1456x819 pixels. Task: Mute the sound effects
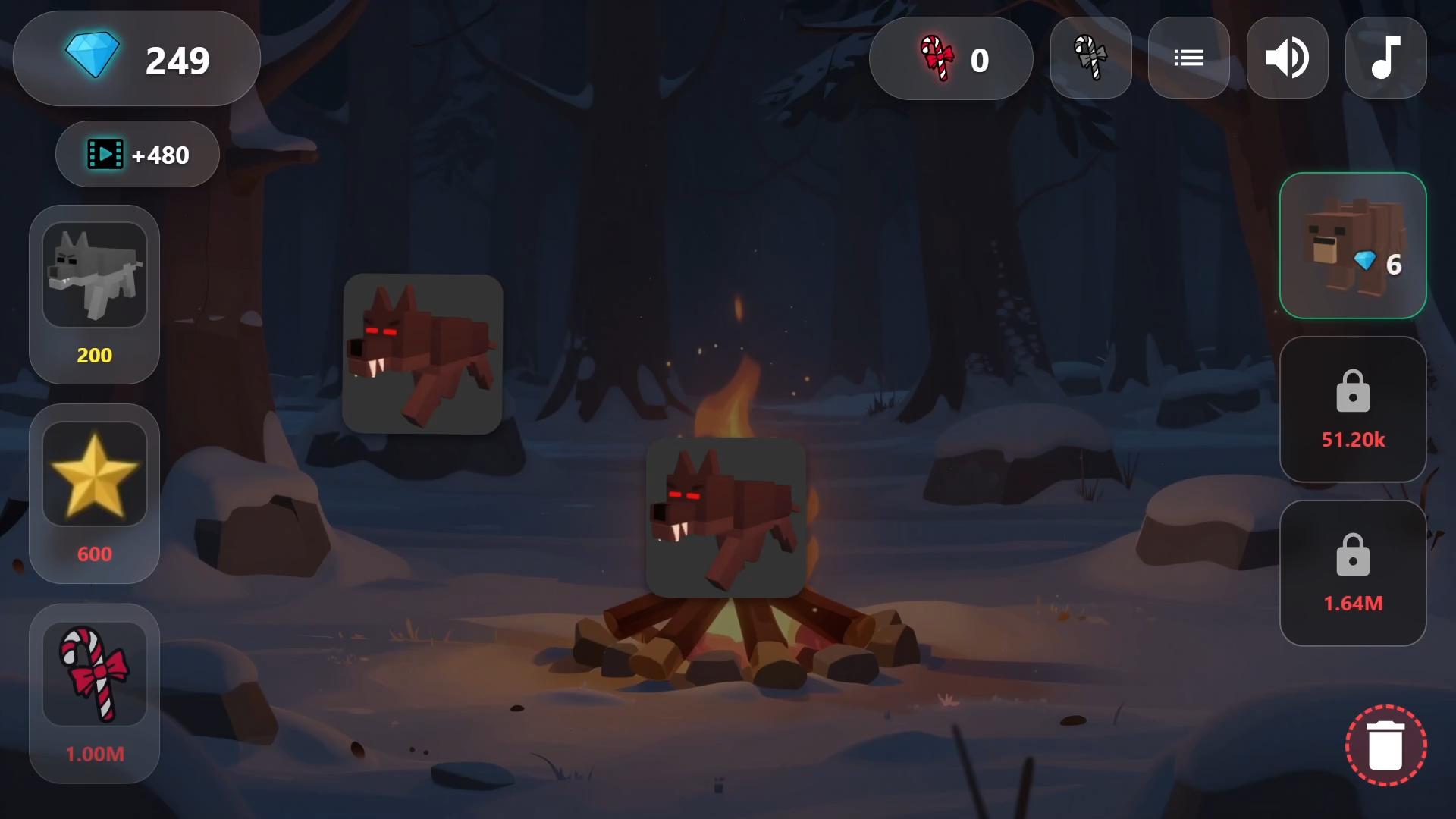(x=1287, y=57)
